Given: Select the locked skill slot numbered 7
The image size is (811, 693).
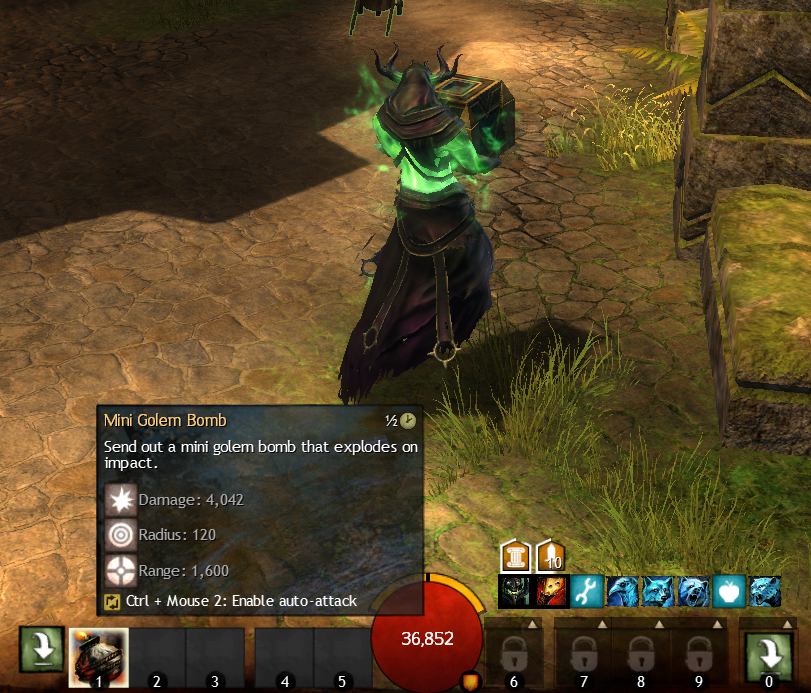Looking at the screenshot, I should point(583,657).
